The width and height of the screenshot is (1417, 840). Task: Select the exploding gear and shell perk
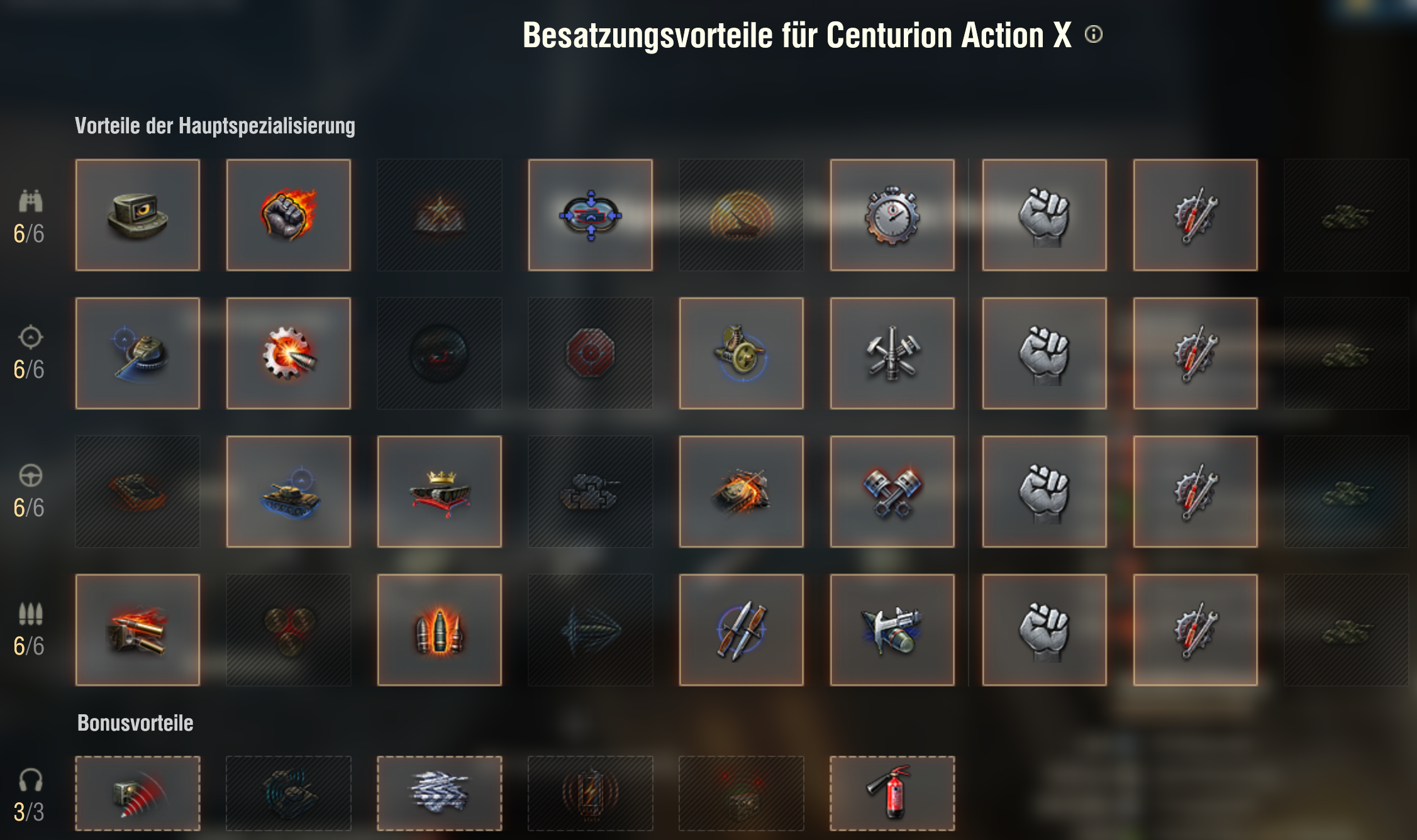coord(289,353)
